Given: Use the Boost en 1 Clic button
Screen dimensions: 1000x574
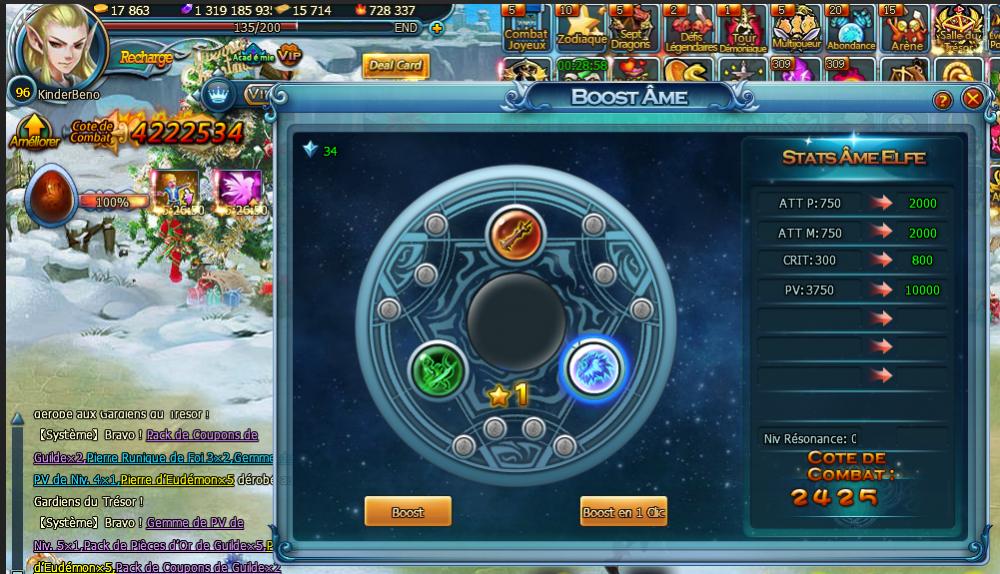Looking at the screenshot, I should 623,511.
